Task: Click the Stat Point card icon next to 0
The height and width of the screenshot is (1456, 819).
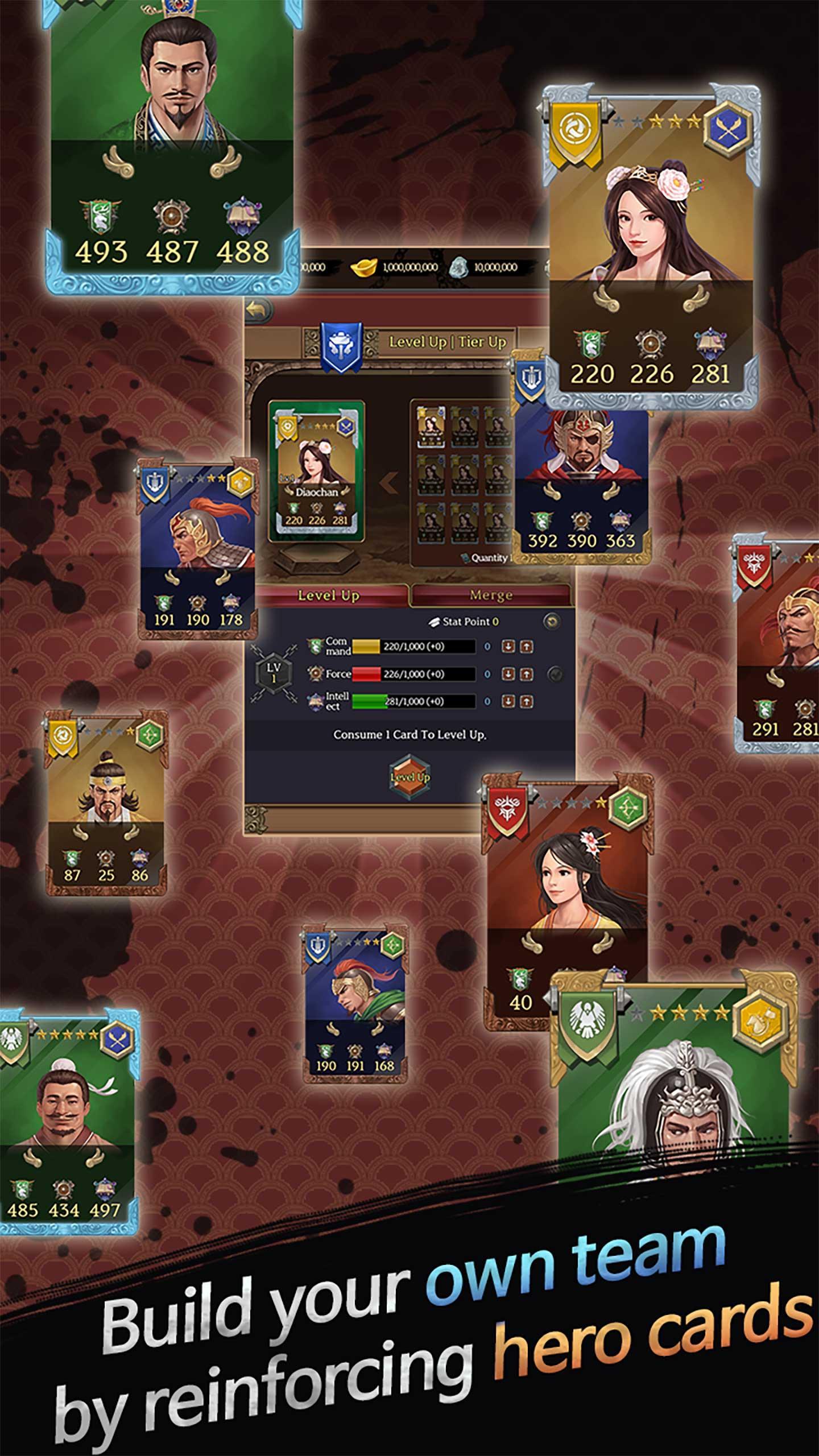Action: (435, 621)
